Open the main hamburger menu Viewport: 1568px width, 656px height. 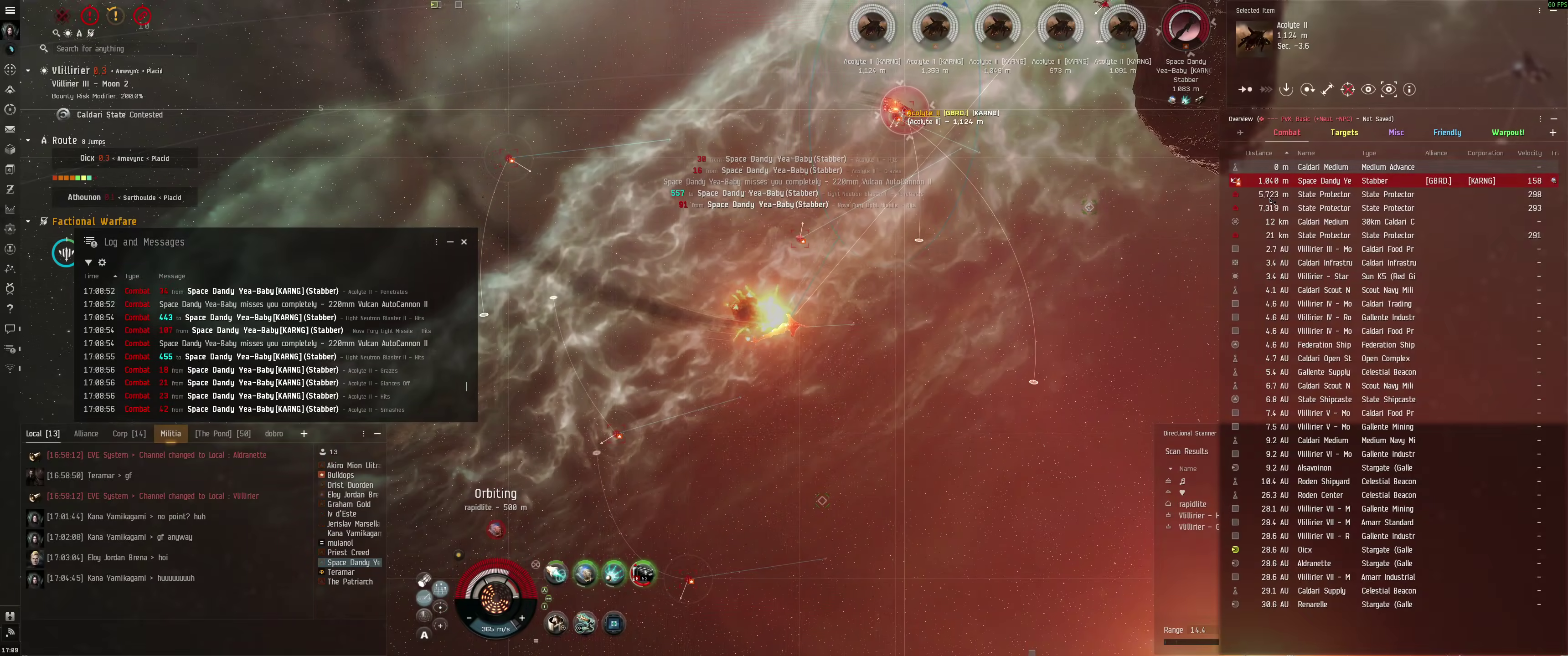coord(10,10)
